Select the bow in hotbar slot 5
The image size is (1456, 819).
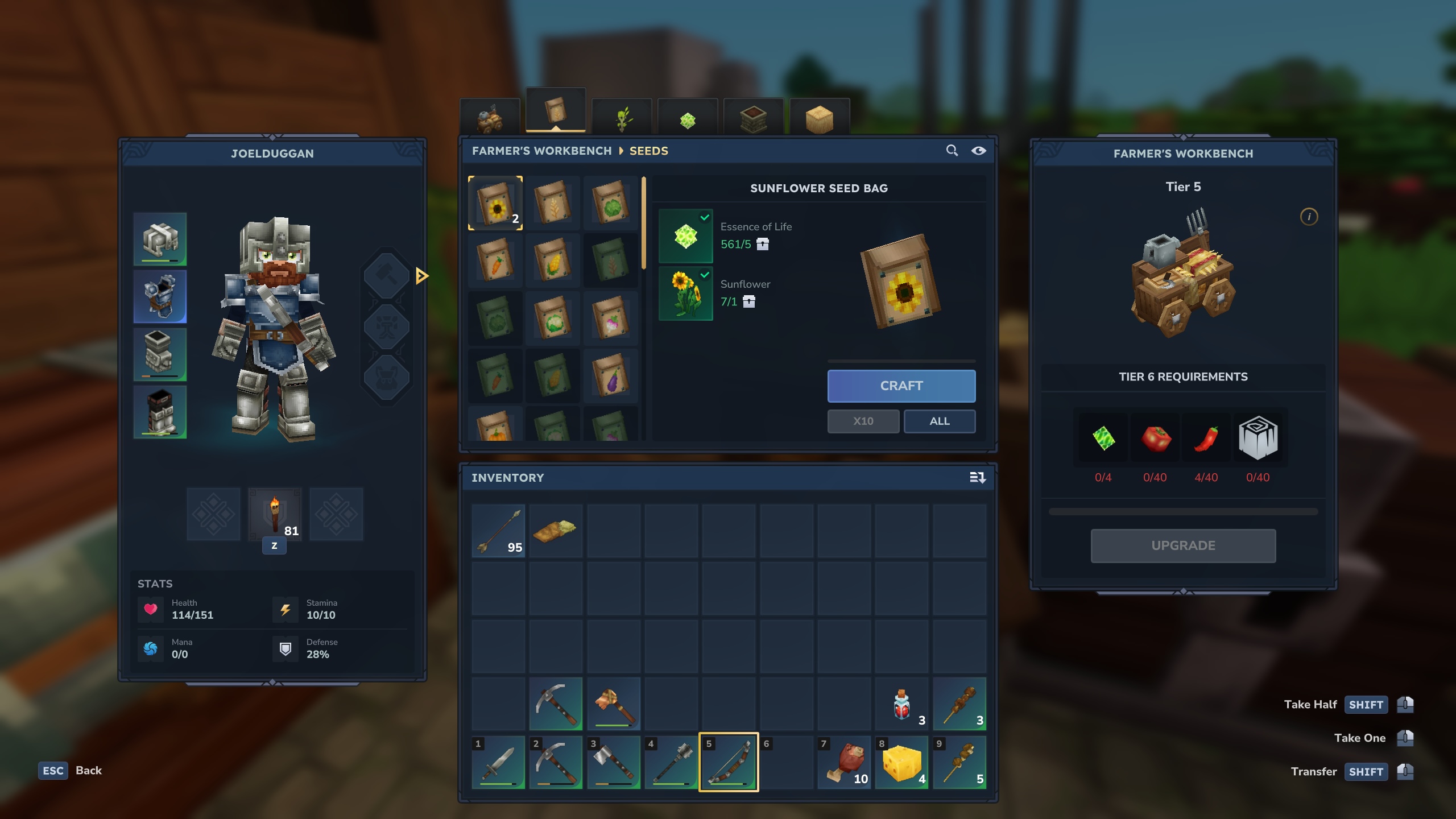(729, 762)
